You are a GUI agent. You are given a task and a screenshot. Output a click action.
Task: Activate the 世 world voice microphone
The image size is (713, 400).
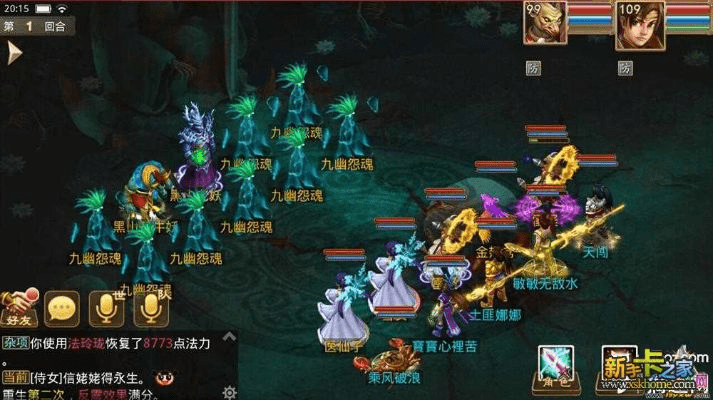[106, 308]
